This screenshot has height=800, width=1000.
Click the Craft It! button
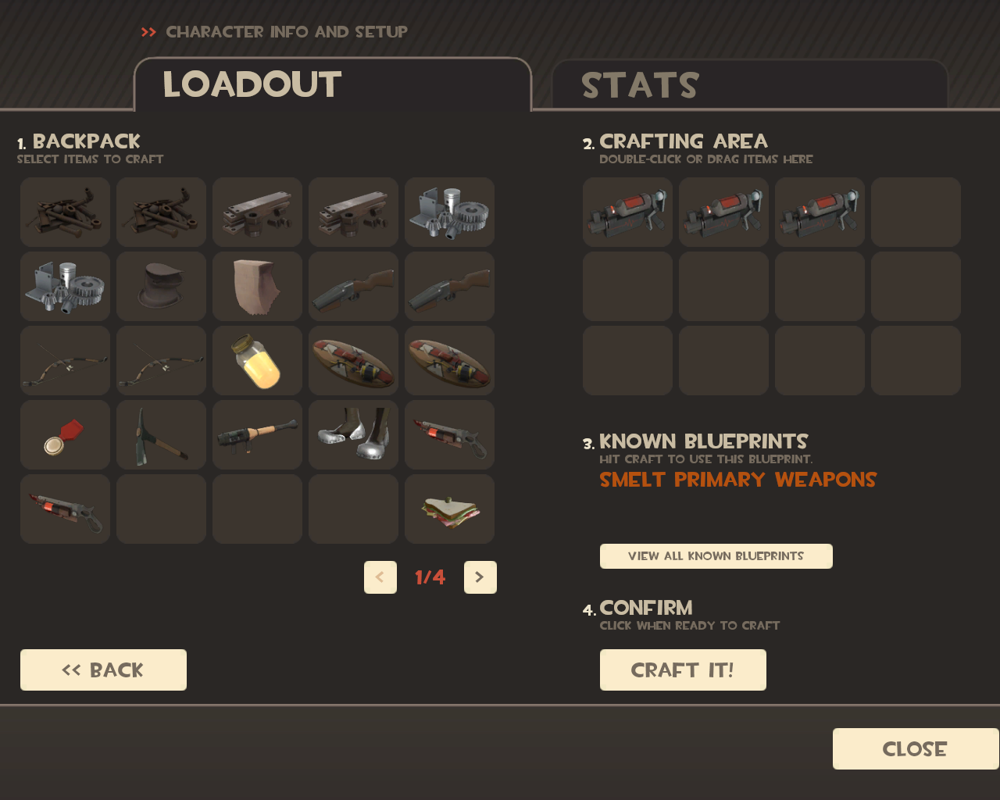(683, 670)
